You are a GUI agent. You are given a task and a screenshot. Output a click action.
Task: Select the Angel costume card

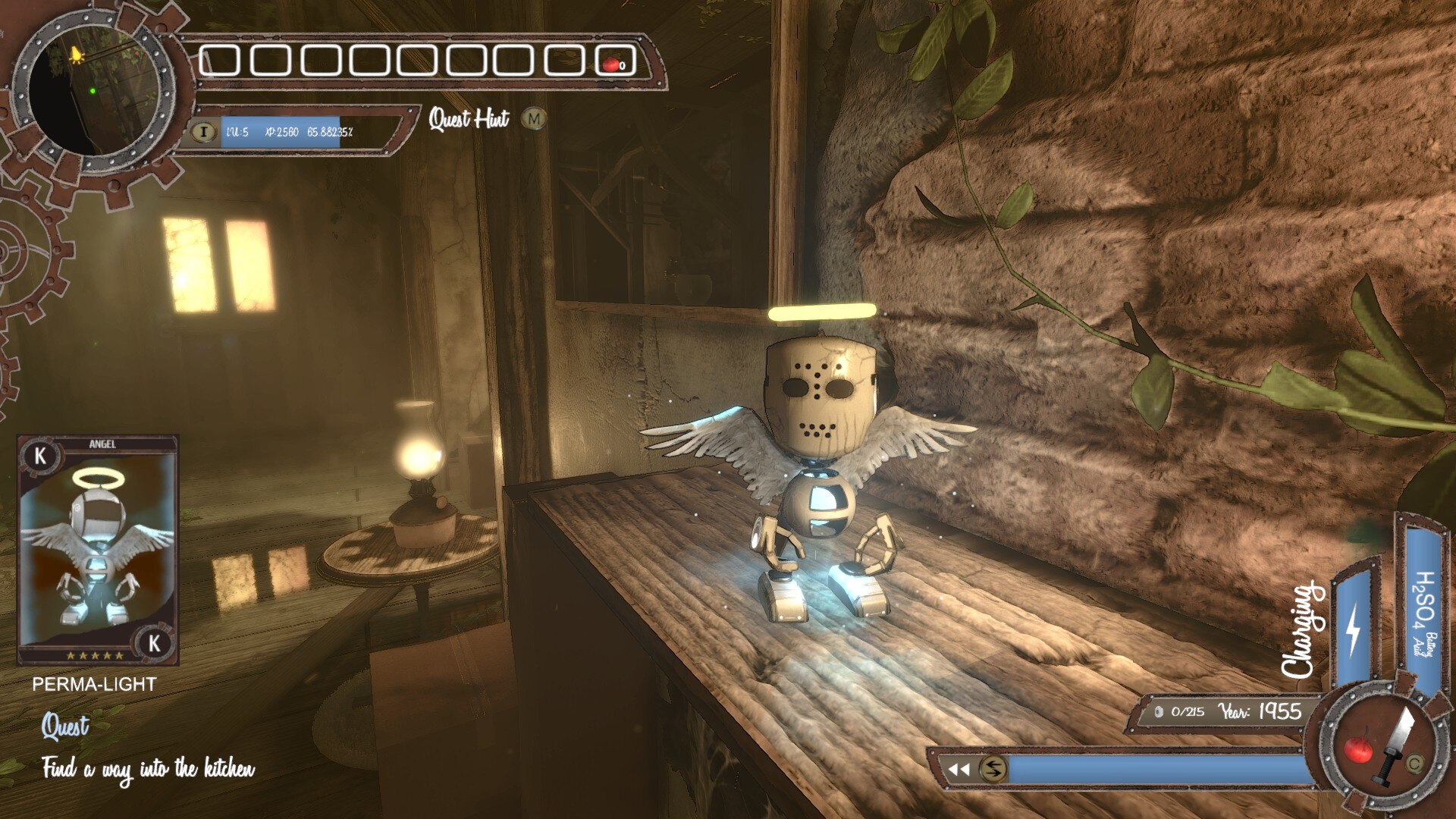(98, 550)
